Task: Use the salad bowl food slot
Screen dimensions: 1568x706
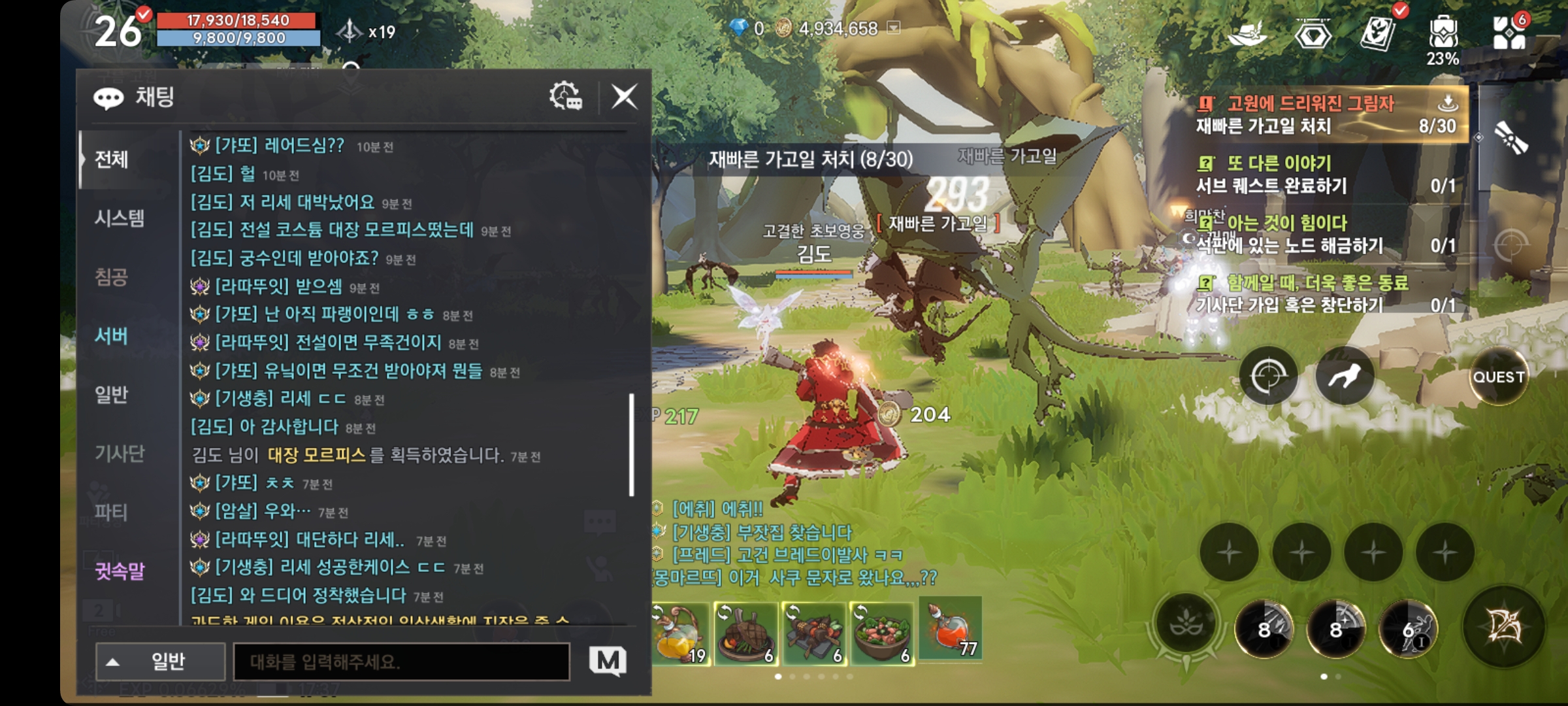Action: 882,633
